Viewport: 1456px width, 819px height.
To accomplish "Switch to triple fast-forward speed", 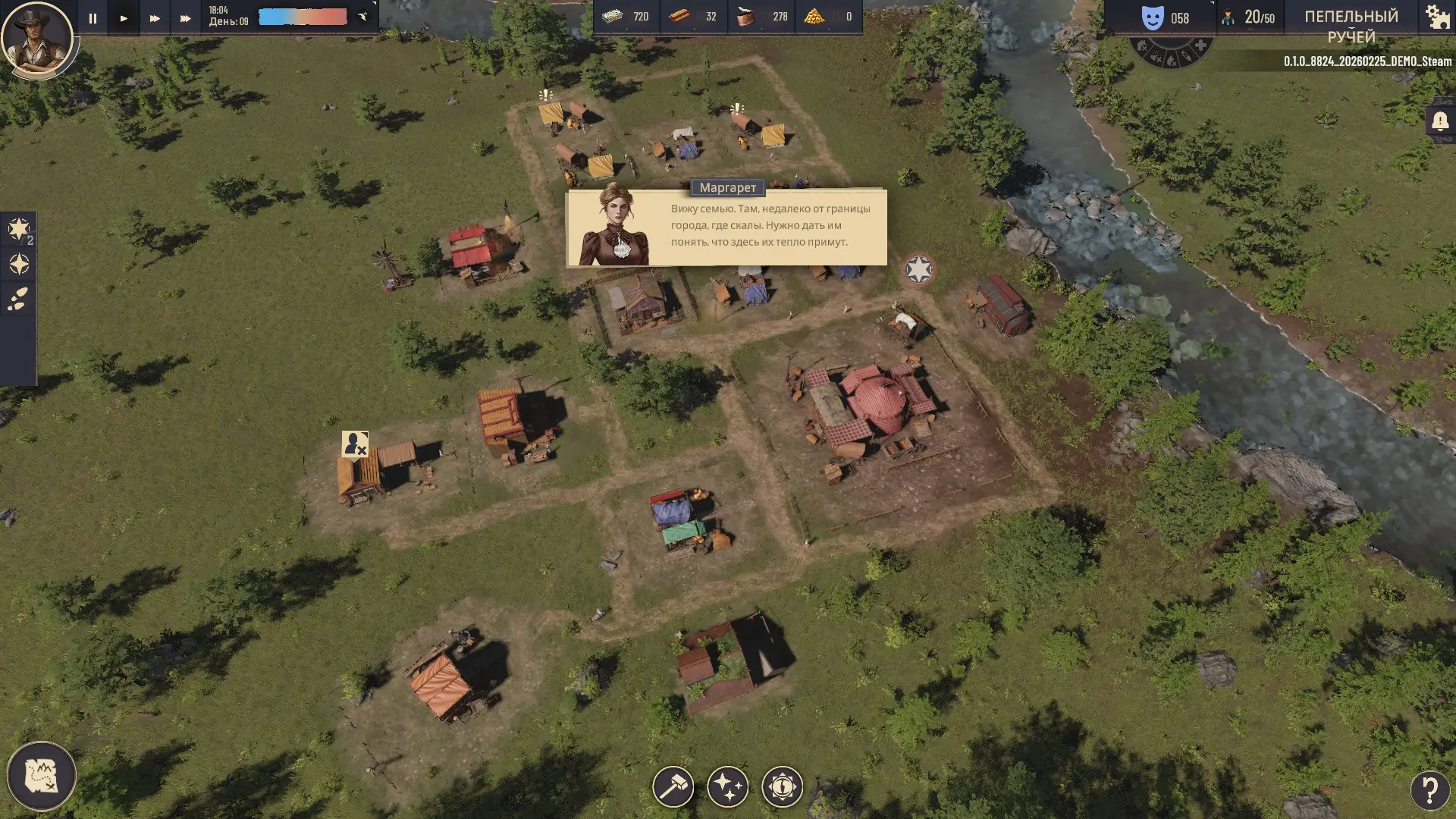I will coord(186,18).
